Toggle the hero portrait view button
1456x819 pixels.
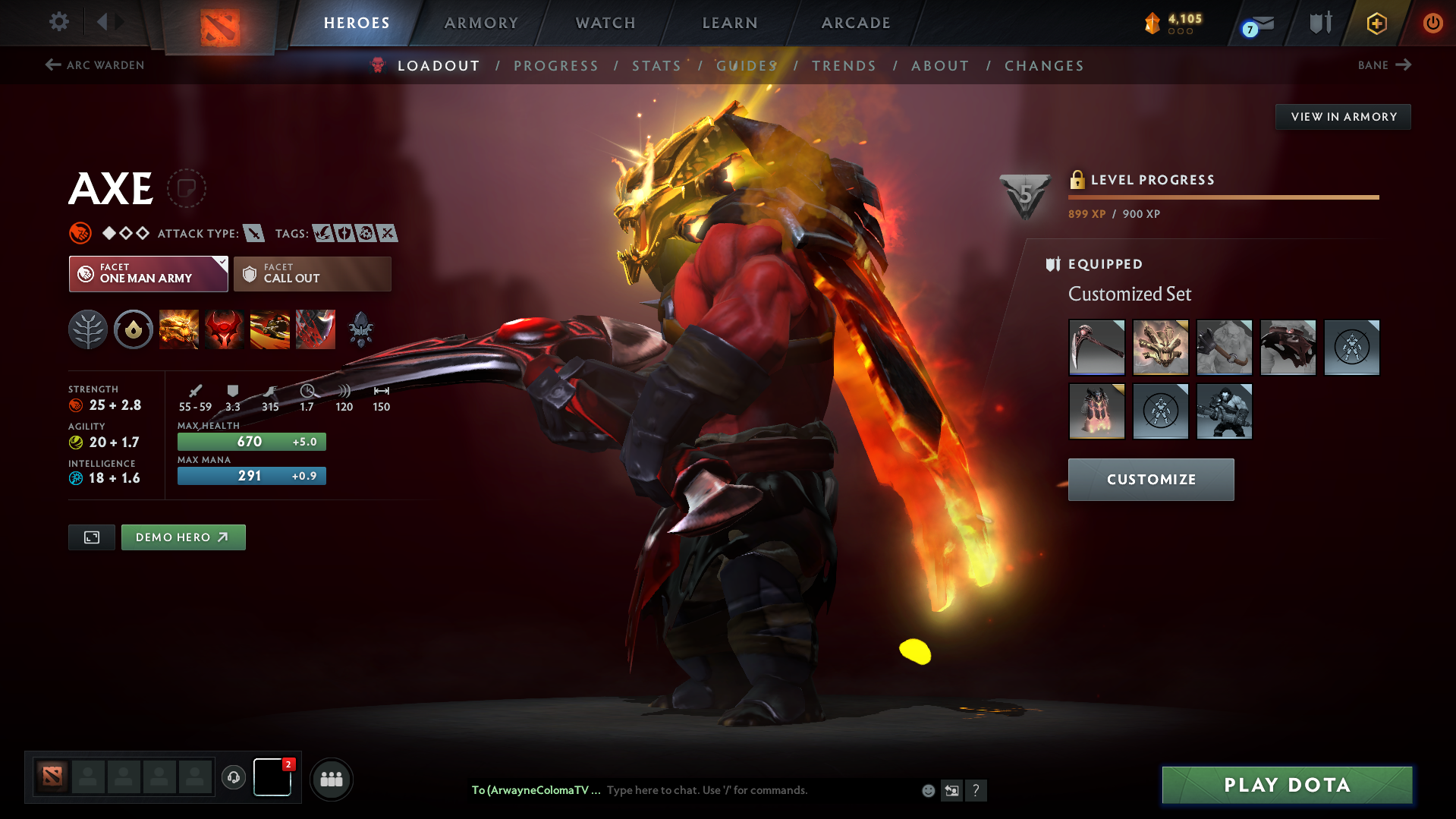(x=91, y=537)
